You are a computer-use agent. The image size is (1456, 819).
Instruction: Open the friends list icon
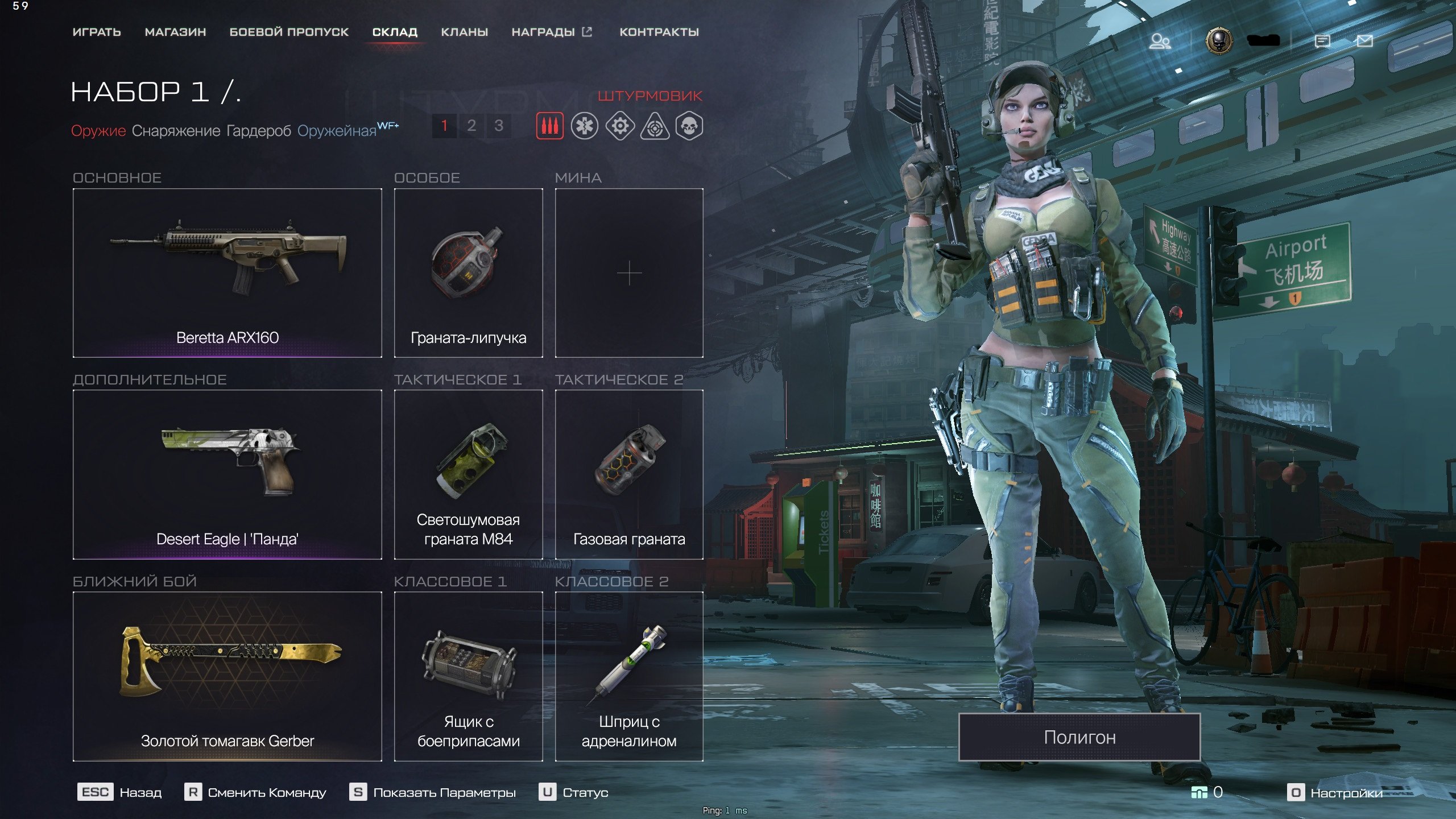tap(1160, 41)
